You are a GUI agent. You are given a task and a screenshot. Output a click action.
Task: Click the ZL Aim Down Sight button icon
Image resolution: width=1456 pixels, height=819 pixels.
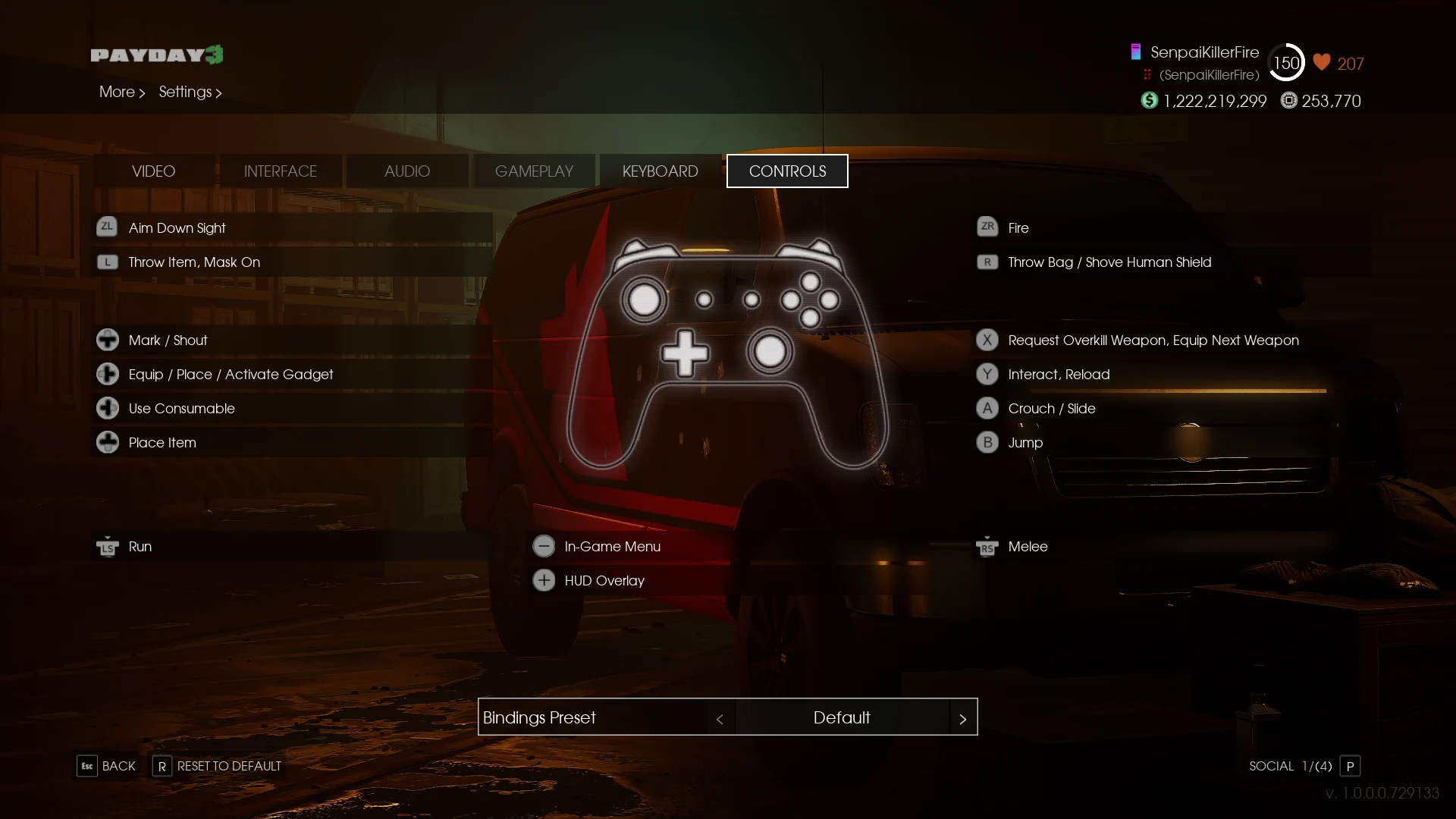tap(107, 227)
